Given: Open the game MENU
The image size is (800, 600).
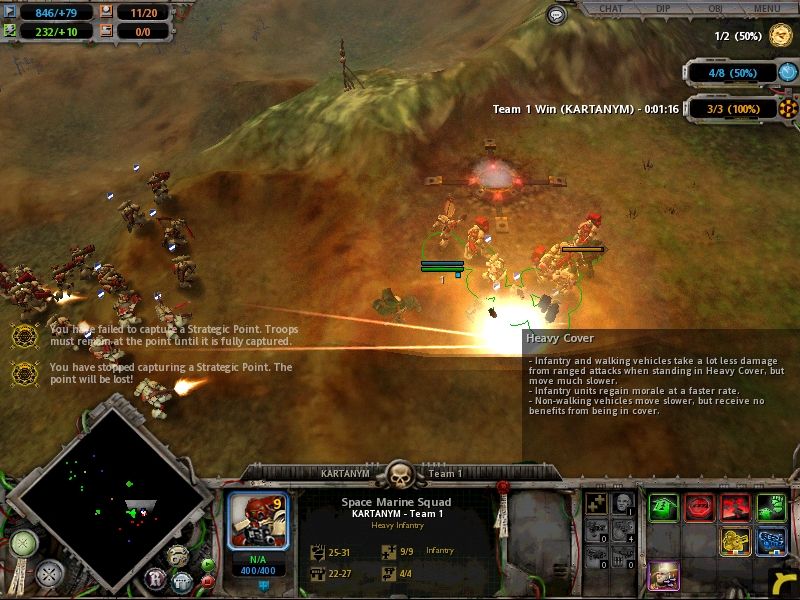Looking at the screenshot, I should 767,9.
